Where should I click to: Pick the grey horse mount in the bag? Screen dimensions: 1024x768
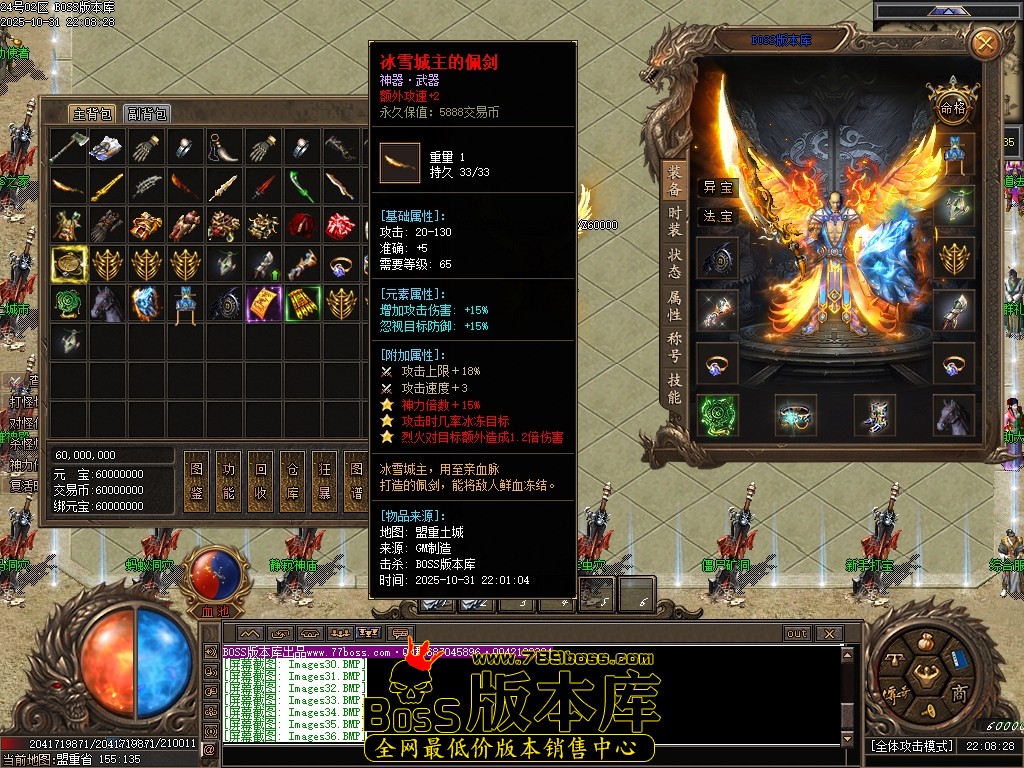click(x=108, y=303)
